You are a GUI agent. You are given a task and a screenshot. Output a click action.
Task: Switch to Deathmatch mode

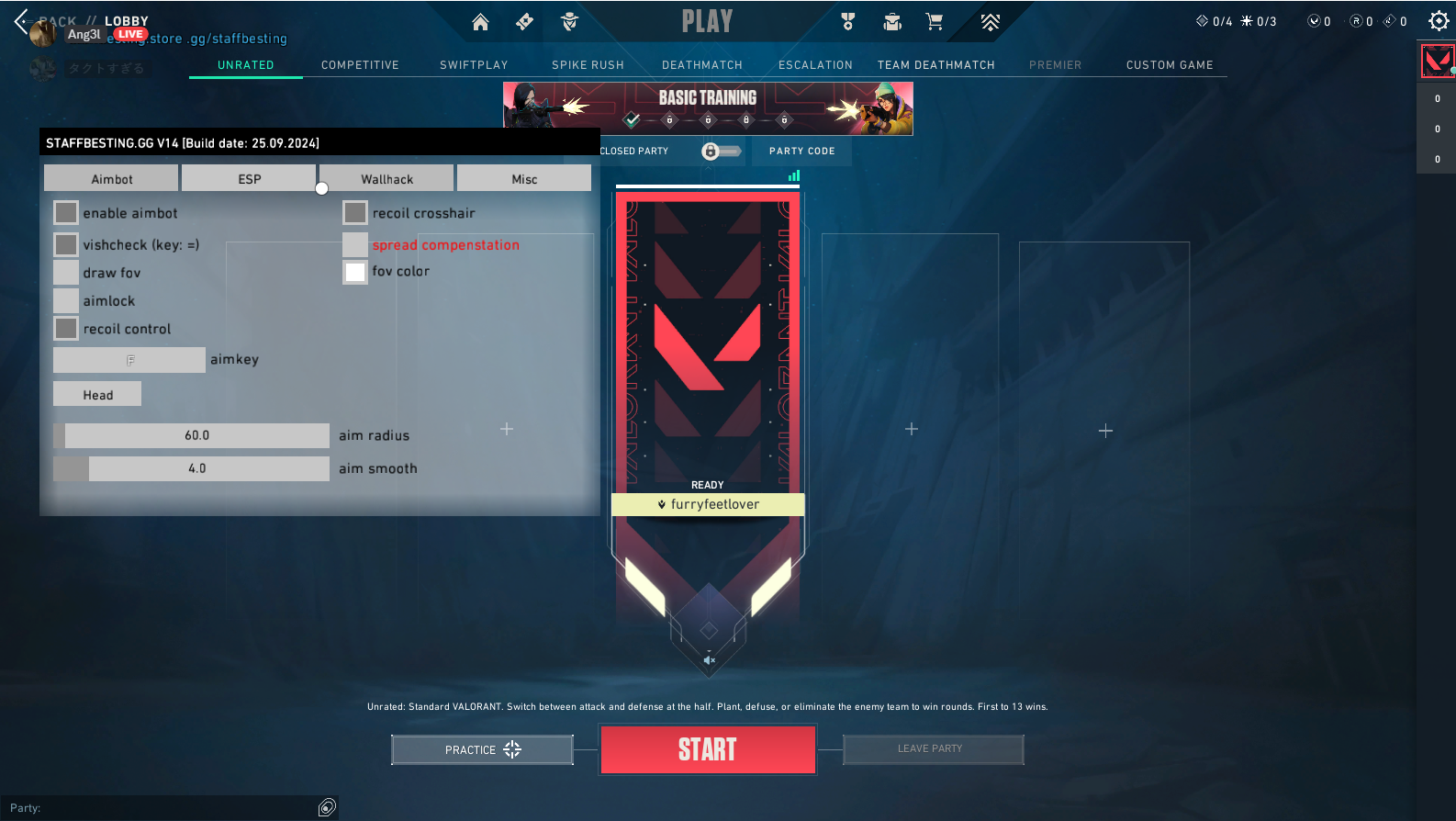point(701,65)
